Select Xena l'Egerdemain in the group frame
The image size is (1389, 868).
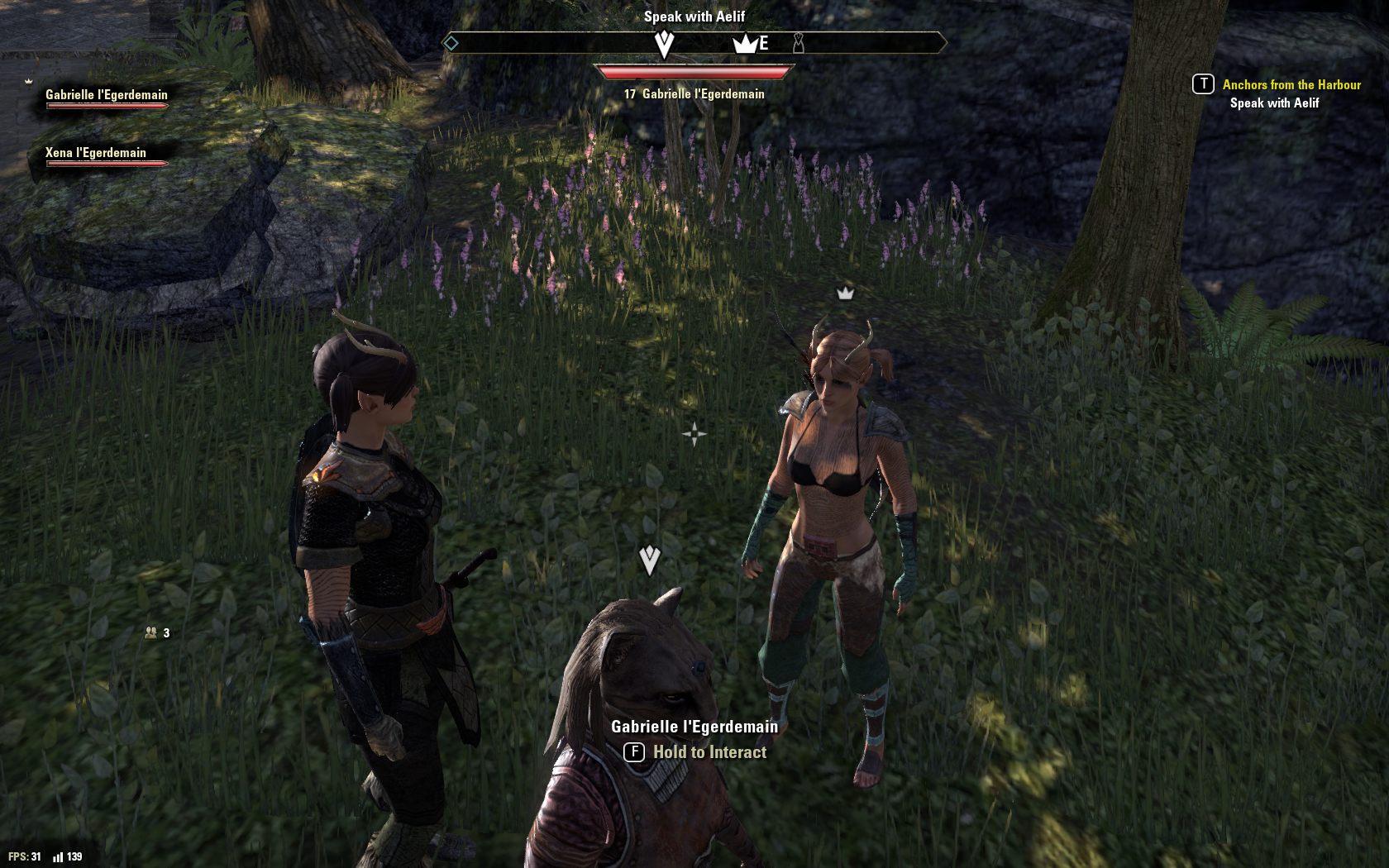(95, 153)
